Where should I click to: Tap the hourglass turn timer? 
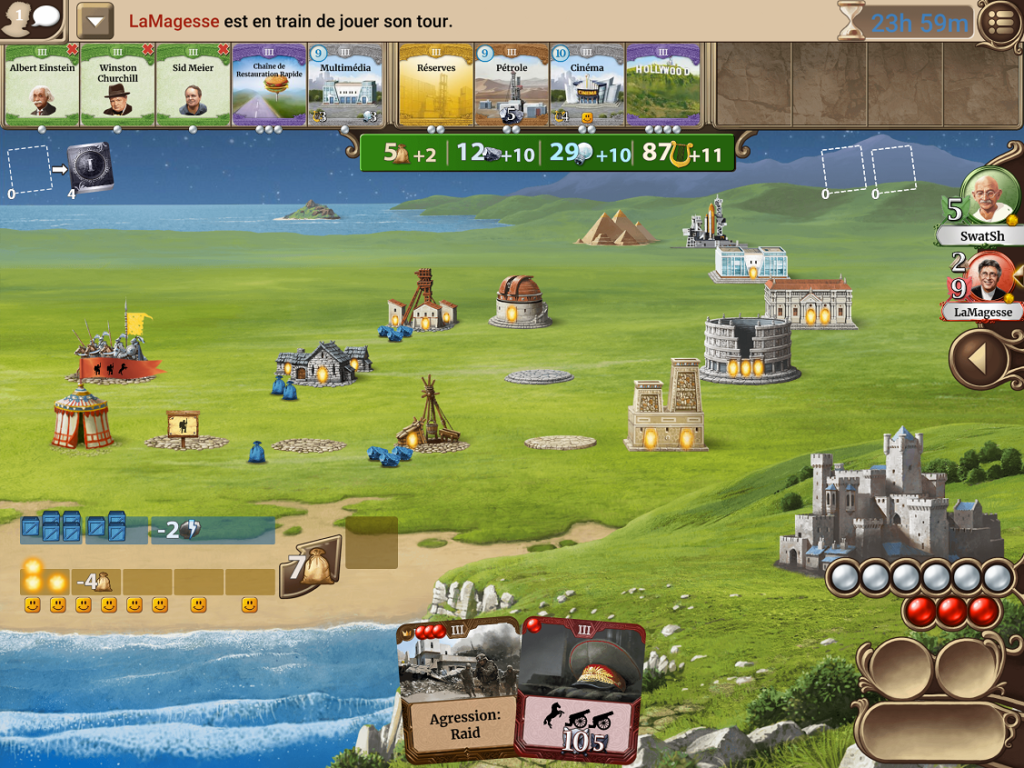coord(851,21)
